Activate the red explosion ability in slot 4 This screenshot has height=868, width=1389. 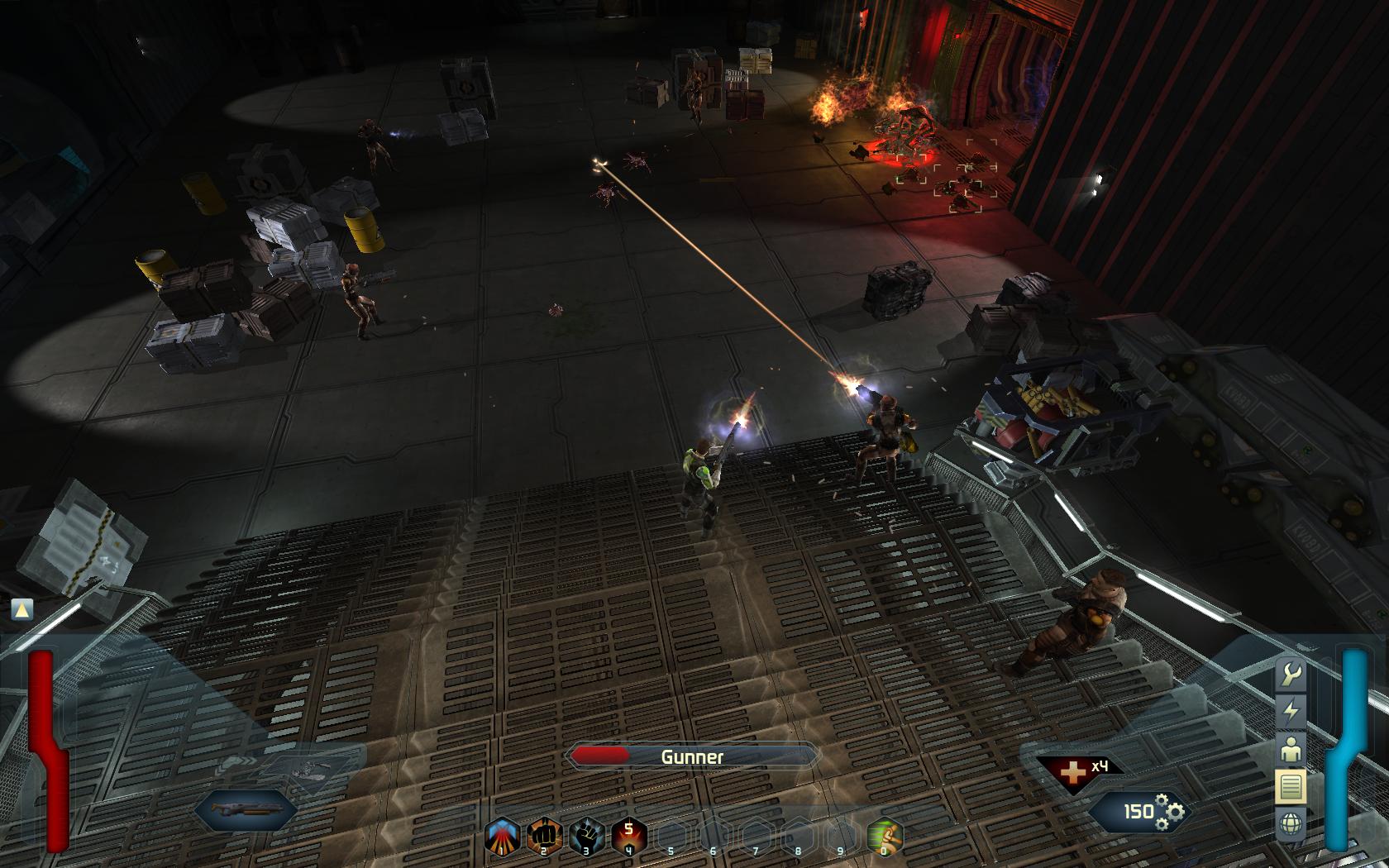tap(628, 836)
